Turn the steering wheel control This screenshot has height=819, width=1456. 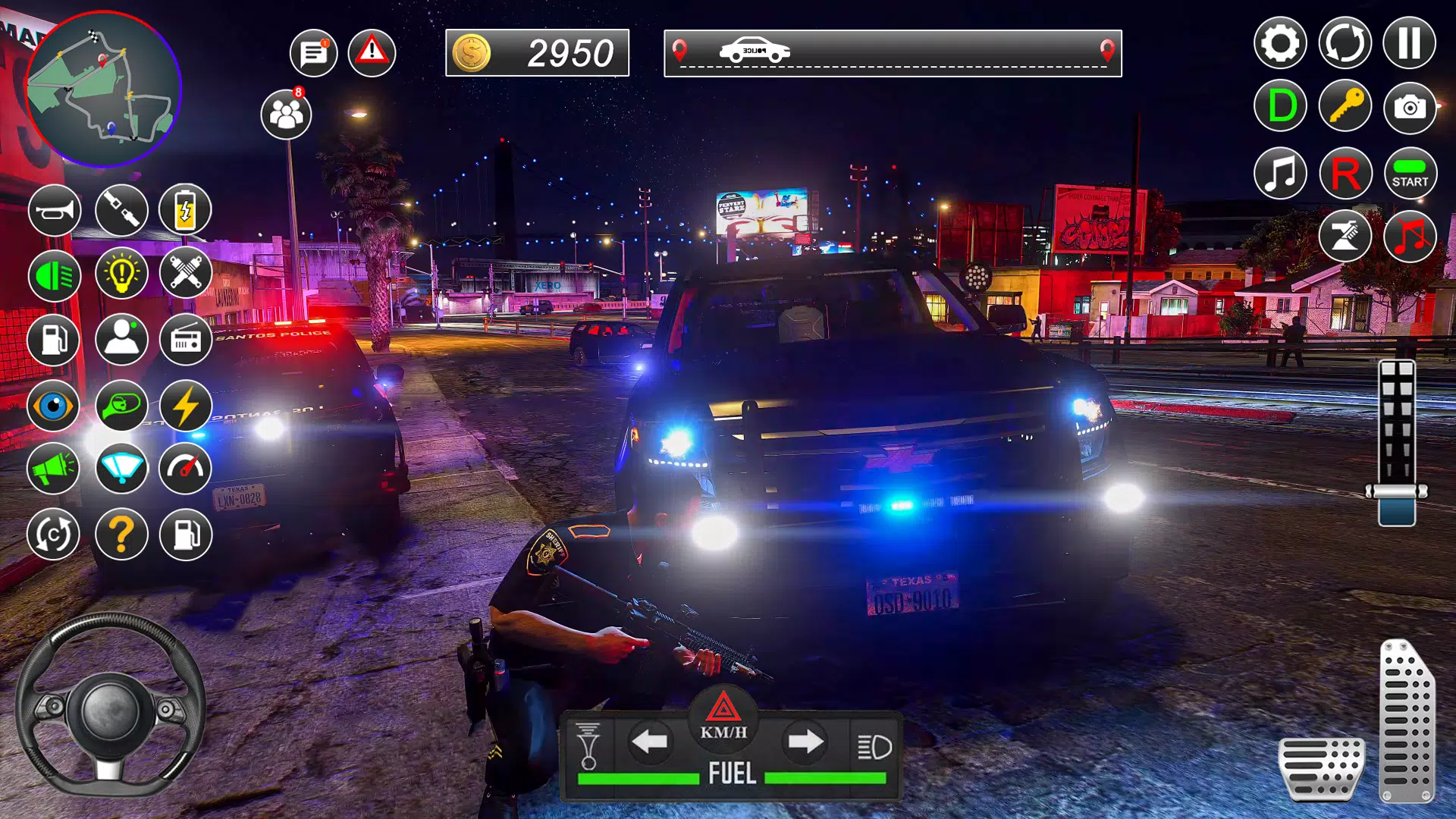[110, 707]
